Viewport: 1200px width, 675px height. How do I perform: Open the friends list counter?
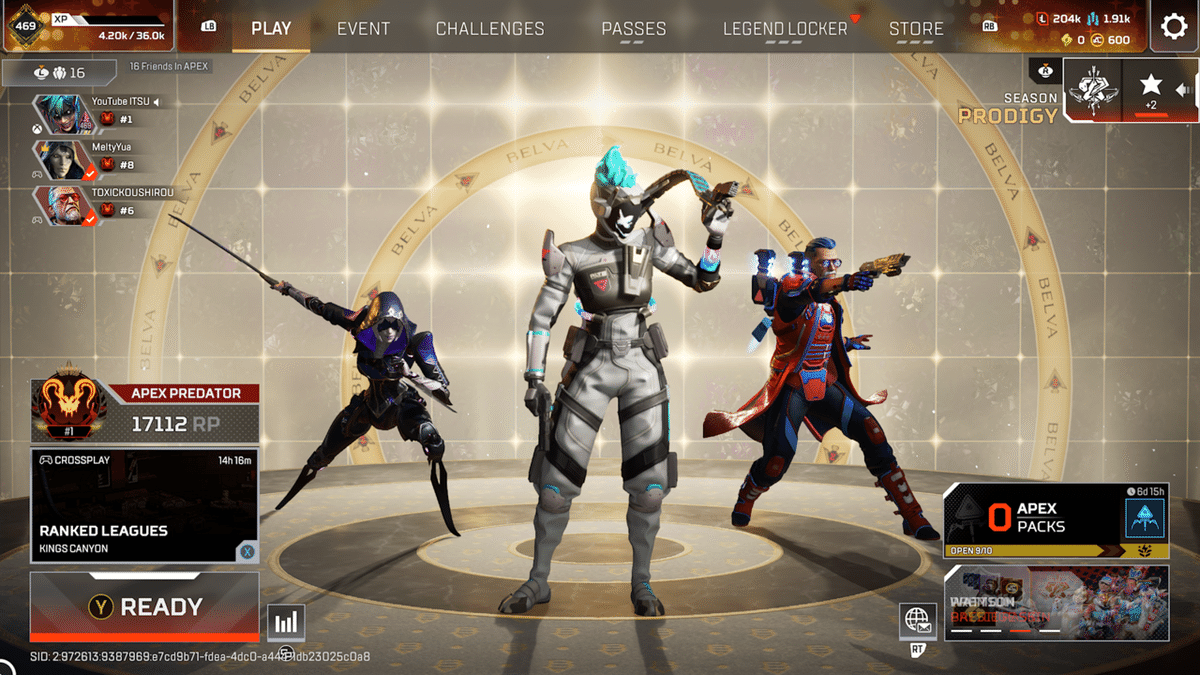[x=60, y=73]
